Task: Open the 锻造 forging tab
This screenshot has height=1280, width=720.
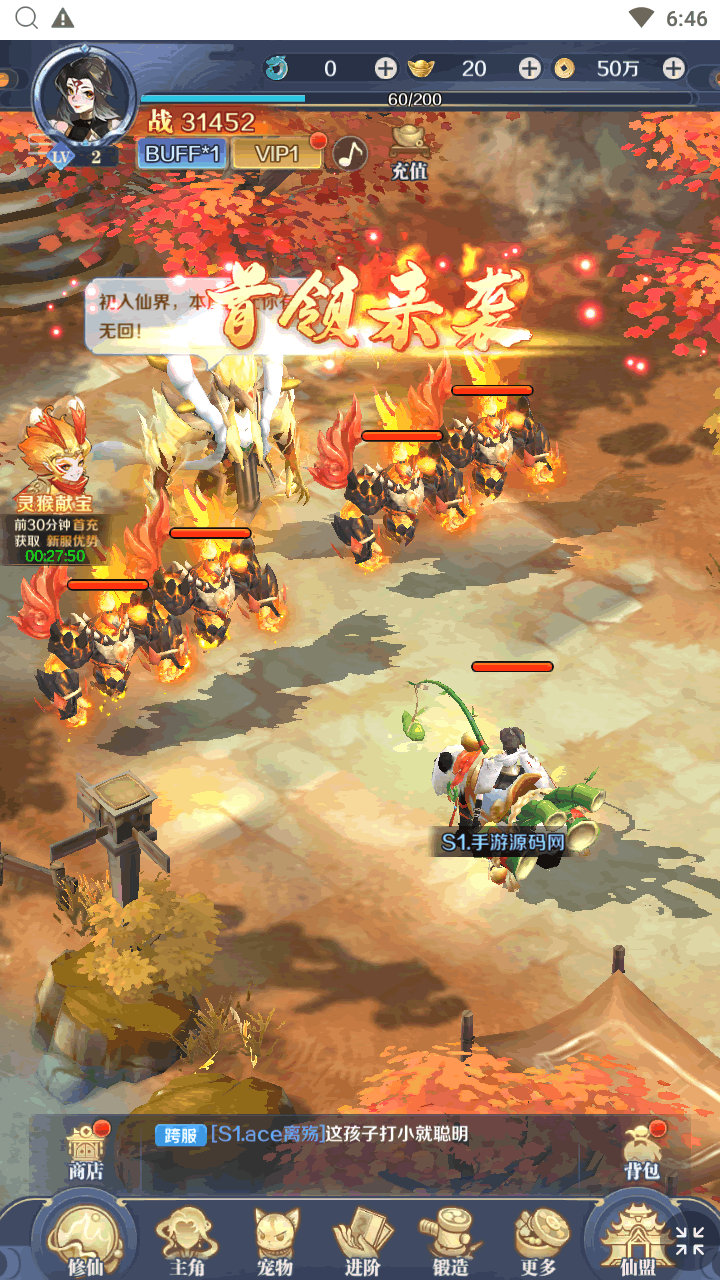Action: (x=451, y=1238)
